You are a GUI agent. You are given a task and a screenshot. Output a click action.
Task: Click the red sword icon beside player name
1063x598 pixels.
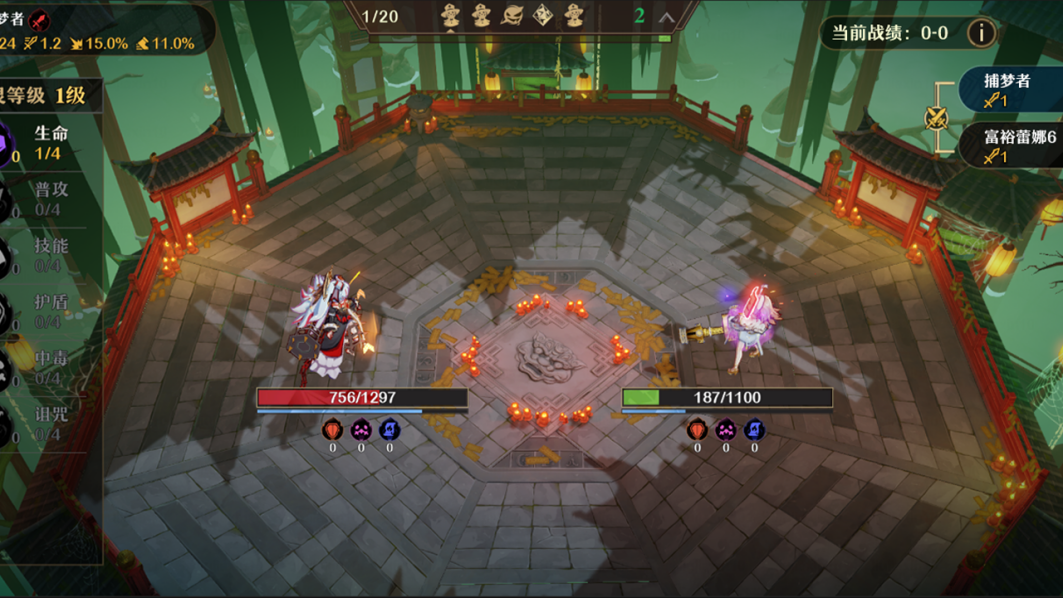[x=39, y=19]
